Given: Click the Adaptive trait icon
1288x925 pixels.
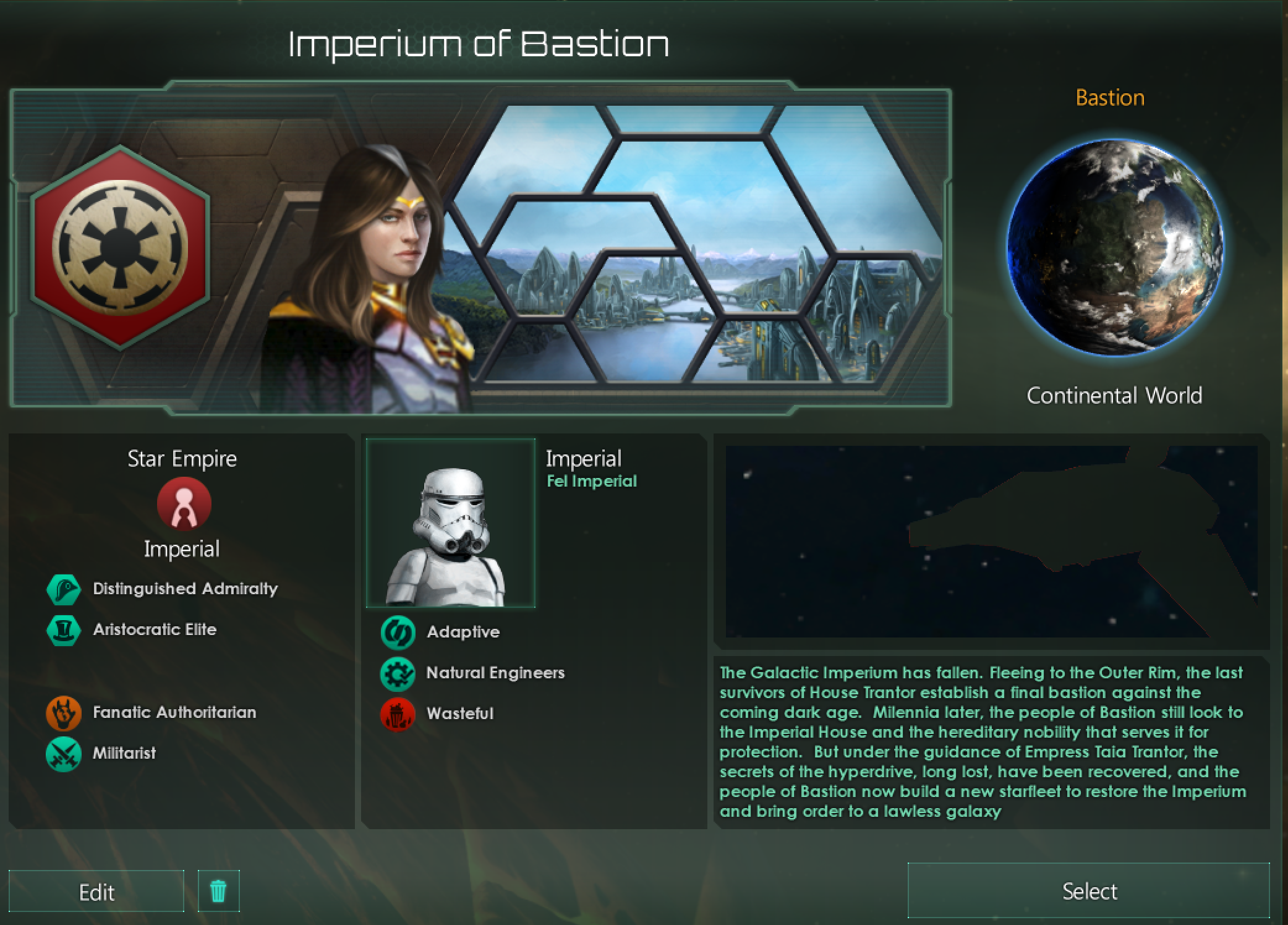Looking at the screenshot, I should [399, 632].
